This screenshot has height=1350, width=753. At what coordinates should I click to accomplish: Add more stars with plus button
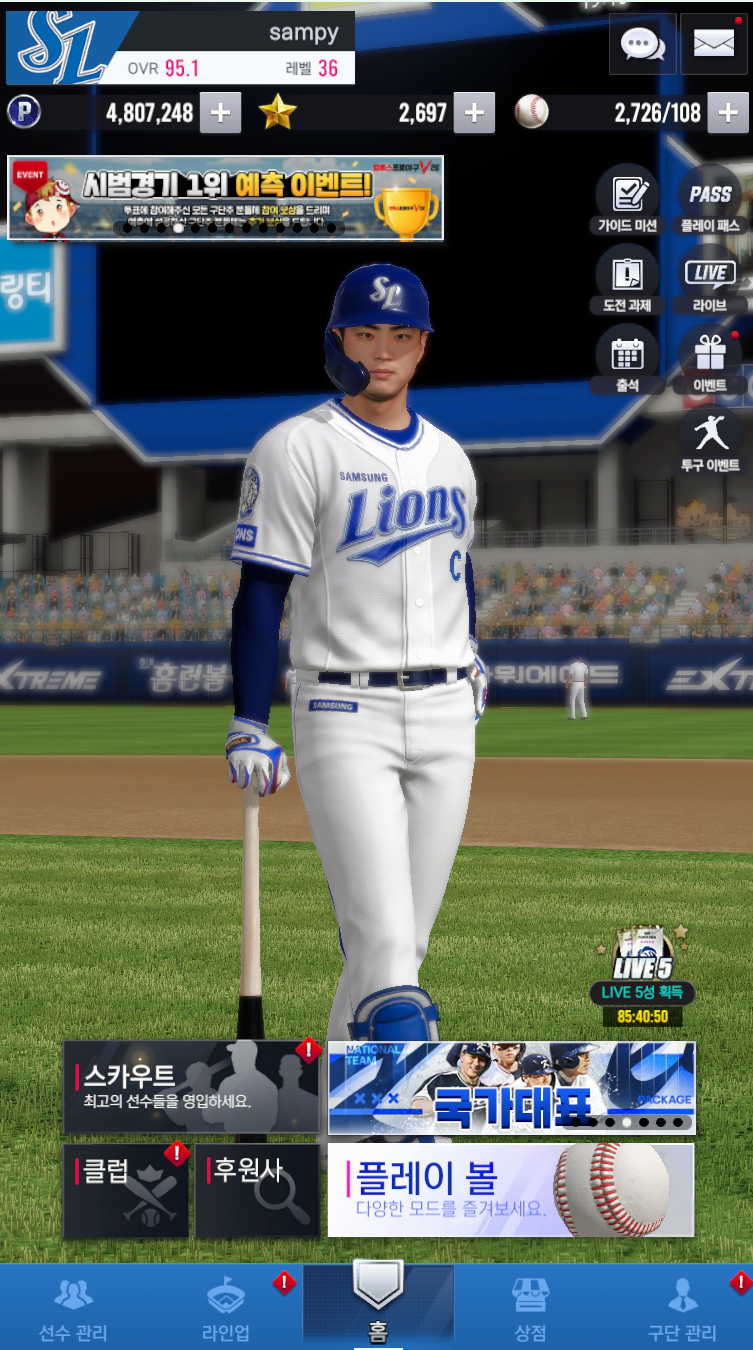474,113
